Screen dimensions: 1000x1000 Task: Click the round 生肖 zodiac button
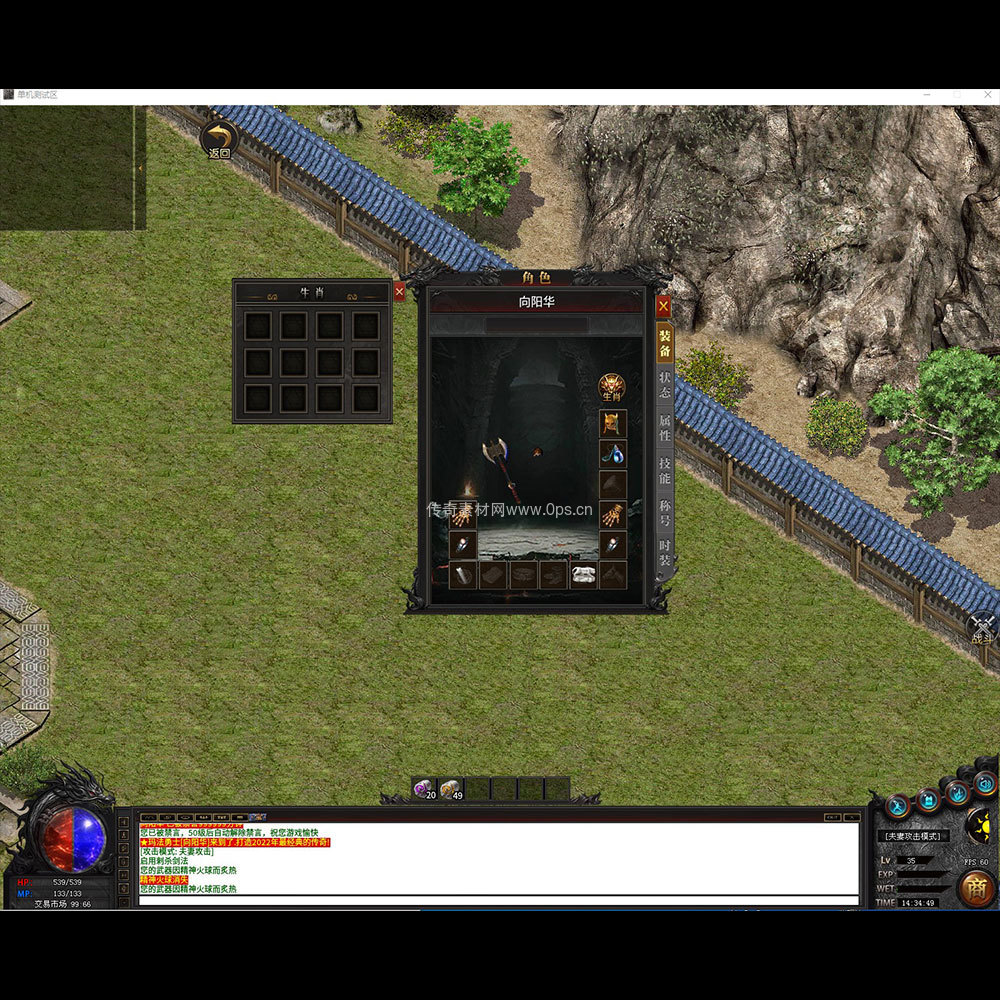[612, 388]
